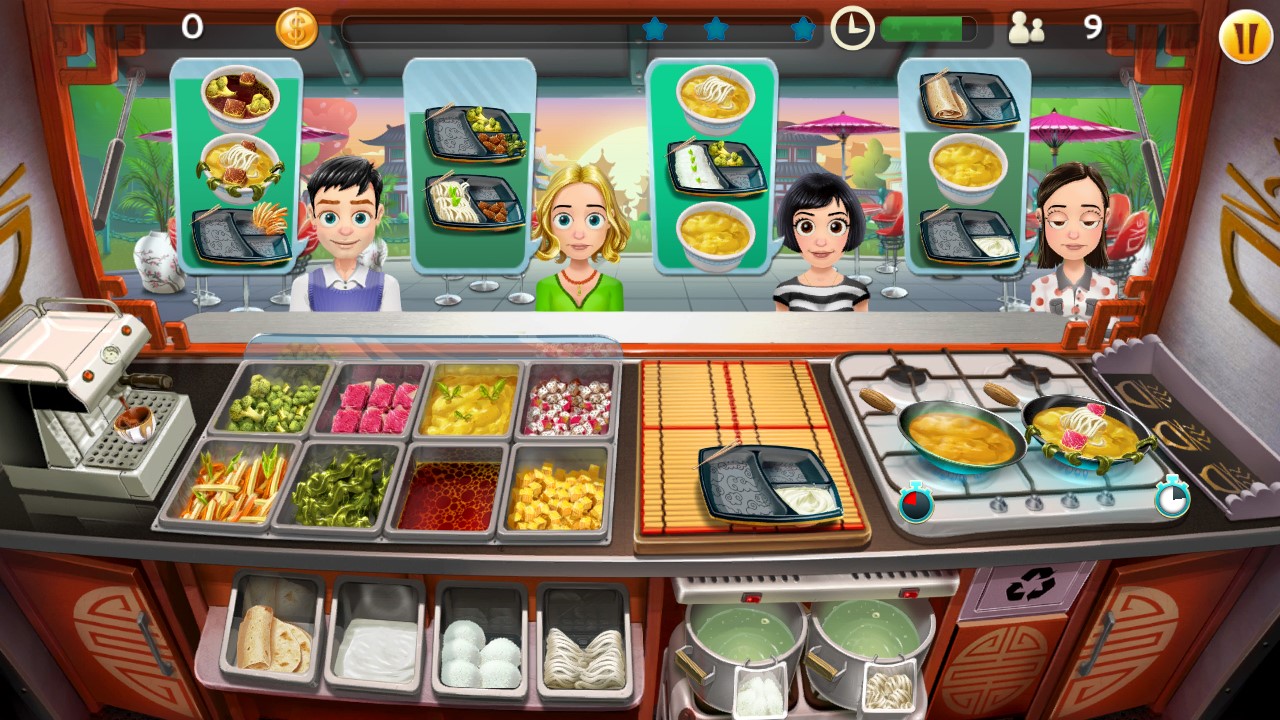Tap the coin counter display

(294, 29)
